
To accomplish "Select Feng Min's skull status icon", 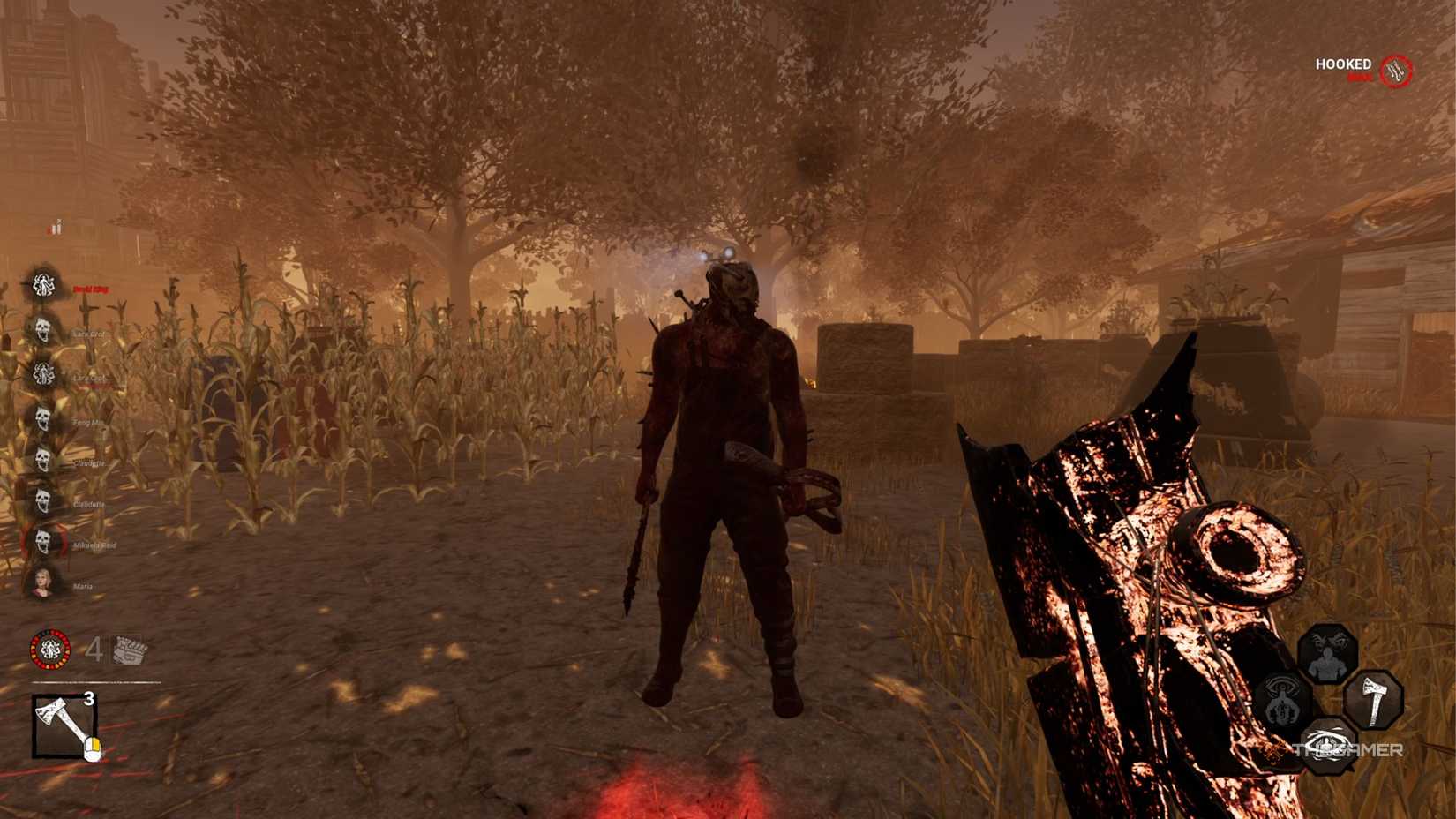I will [x=41, y=418].
